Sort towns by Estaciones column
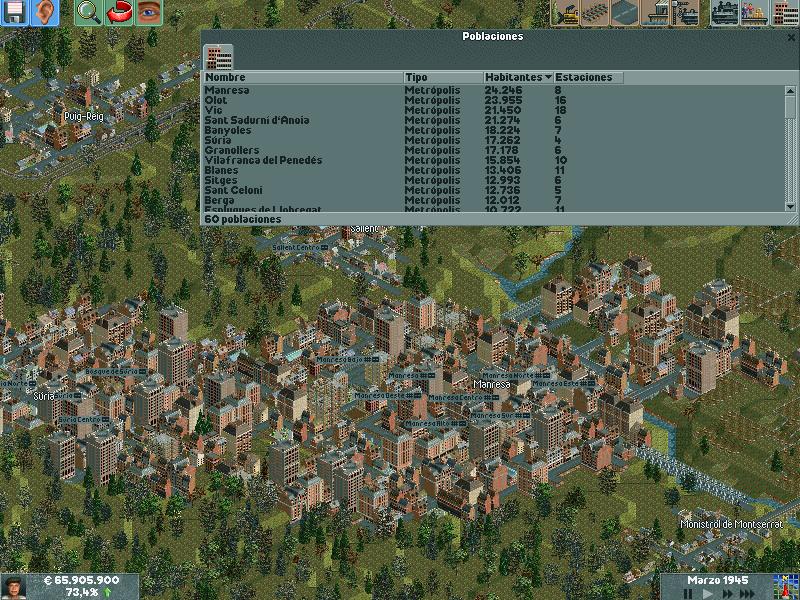The width and height of the screenshot is (800, 600). (584, 77)
